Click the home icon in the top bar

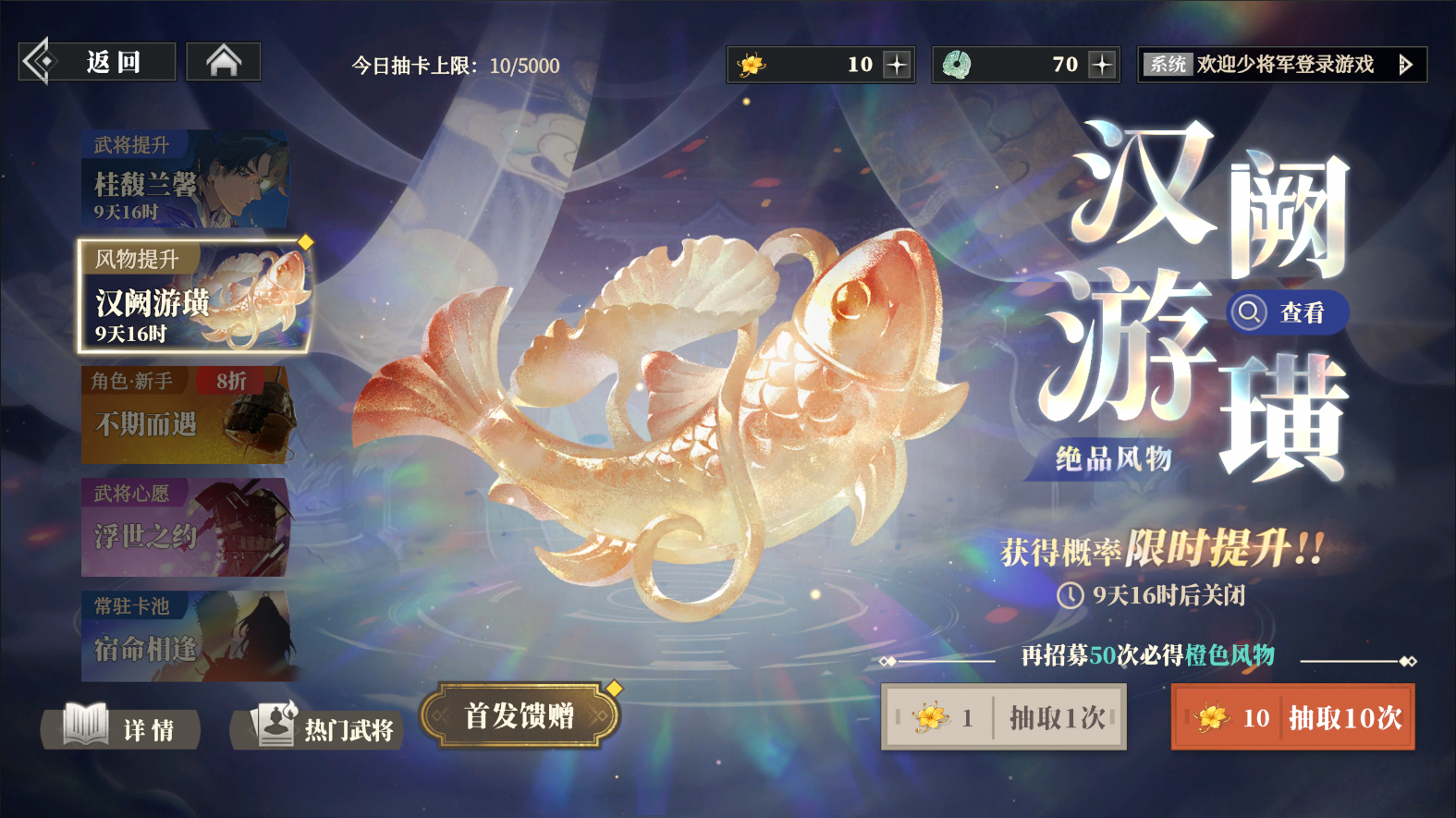tap(224, 61)
